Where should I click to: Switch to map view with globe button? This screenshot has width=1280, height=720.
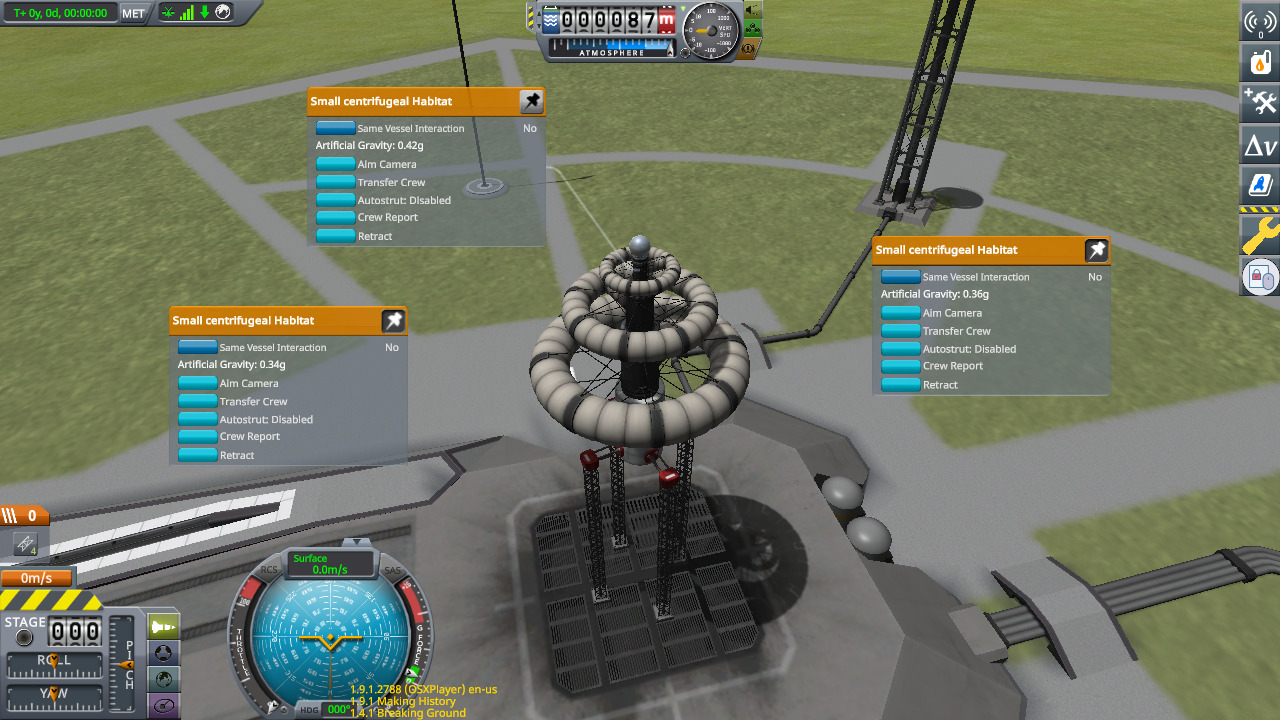click(x=164, y=679)
